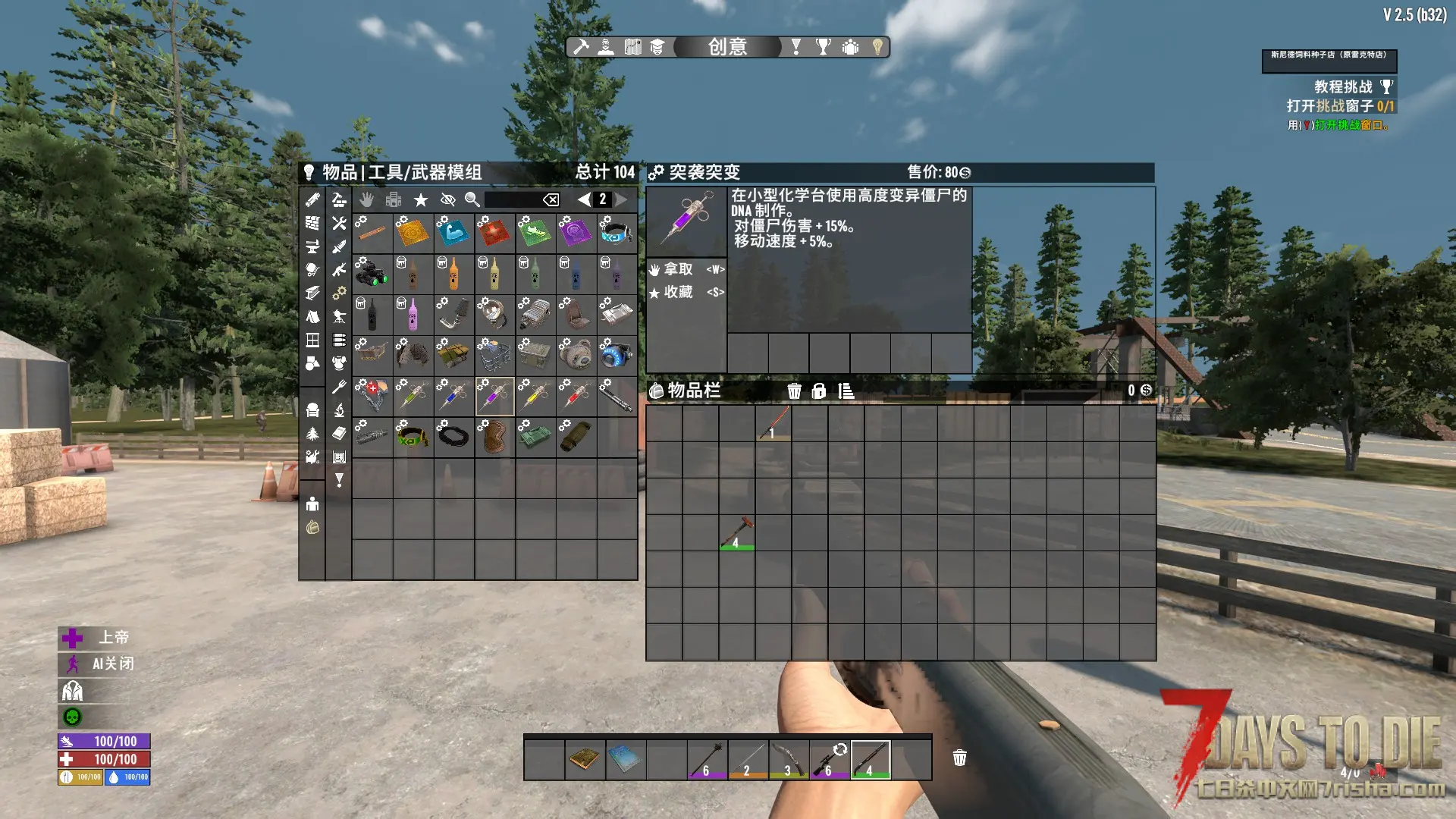Open the players group tab
1456x819 pixels.
coord(850,47)
